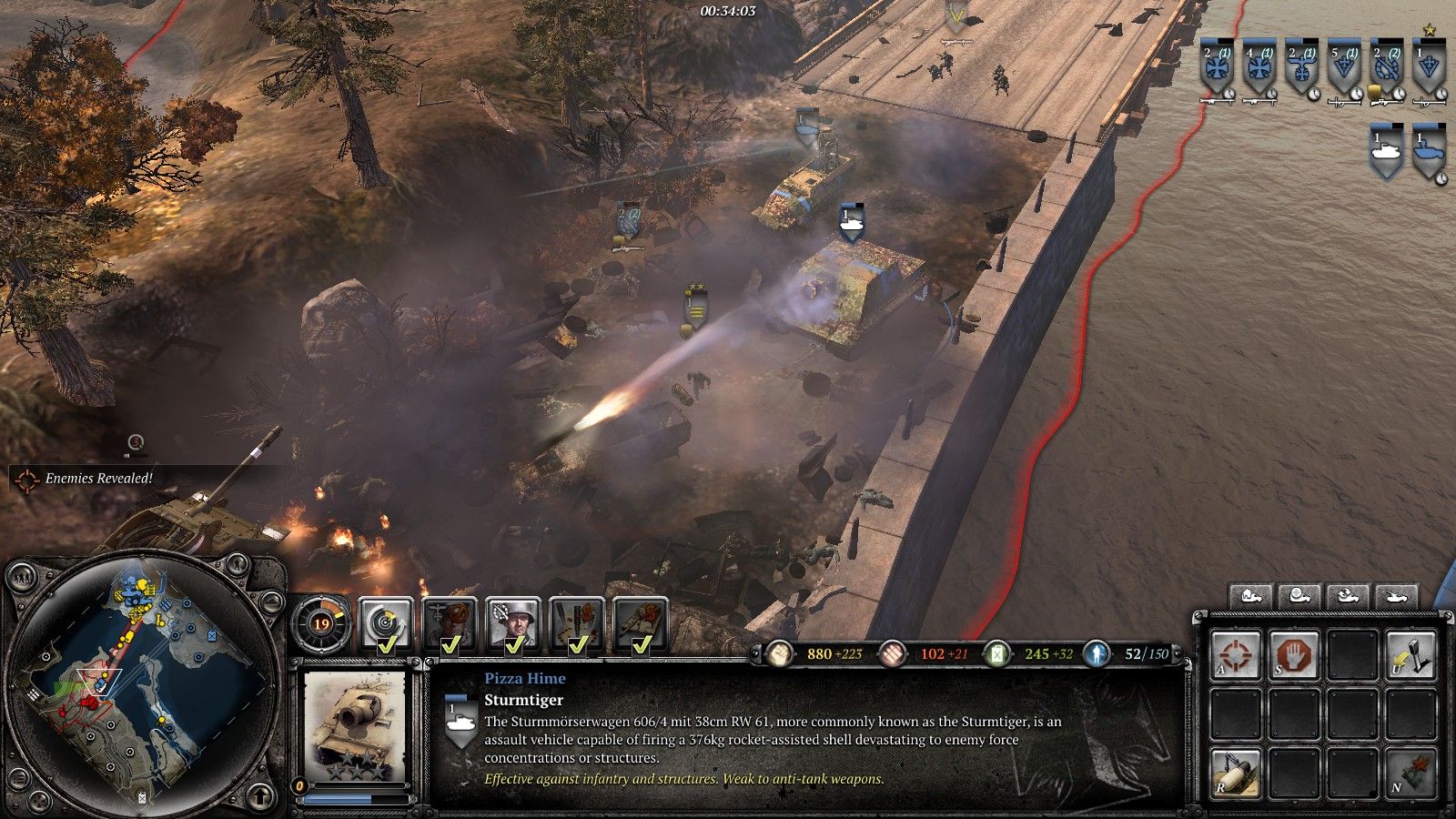Image resolution: width=1456 pixels, height=819 pixels.
Task: Activate the radar sweep commander ability
Action: coord(386,624)
